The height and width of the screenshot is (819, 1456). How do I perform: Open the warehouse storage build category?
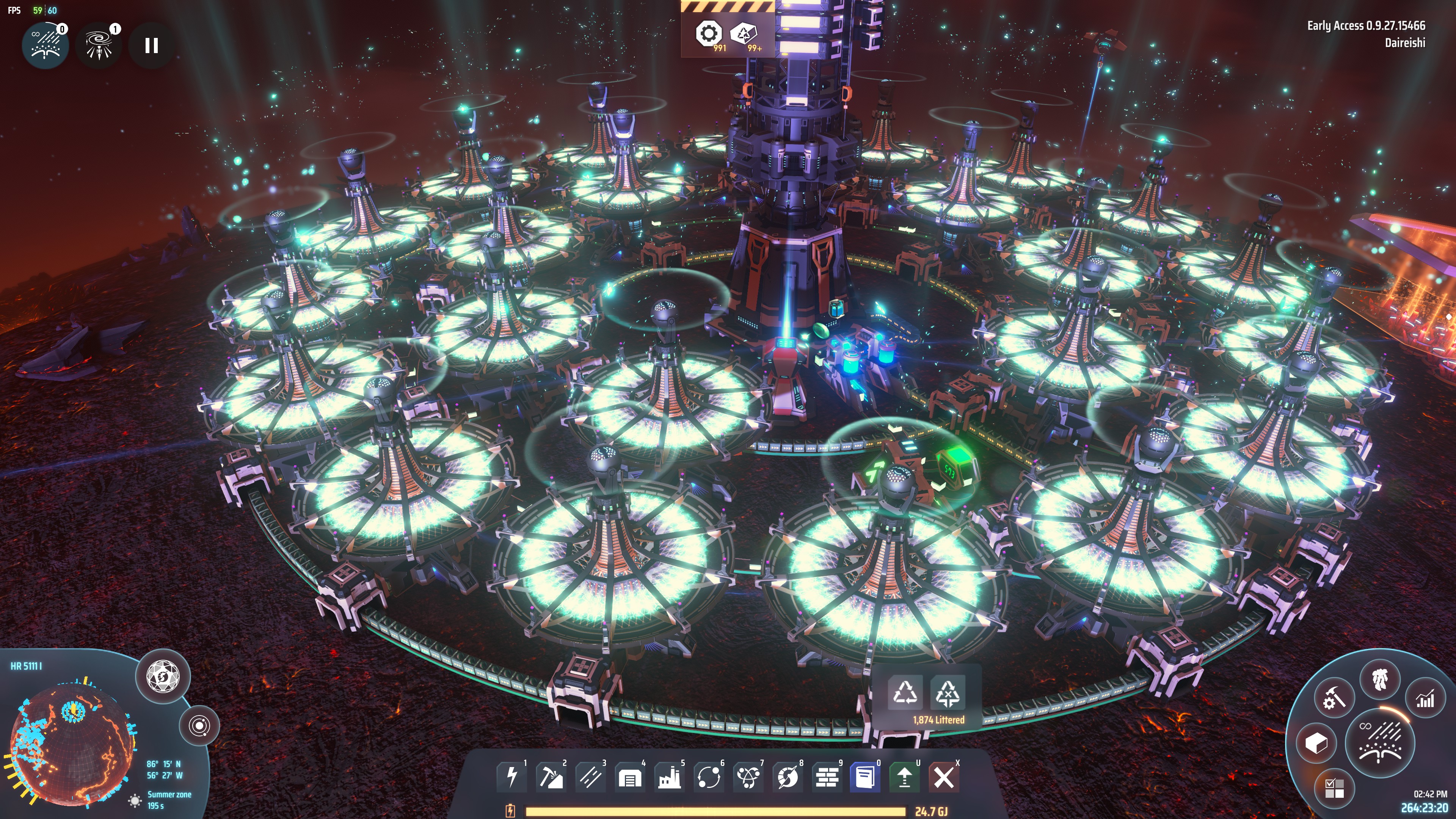(x=630, y=777)
